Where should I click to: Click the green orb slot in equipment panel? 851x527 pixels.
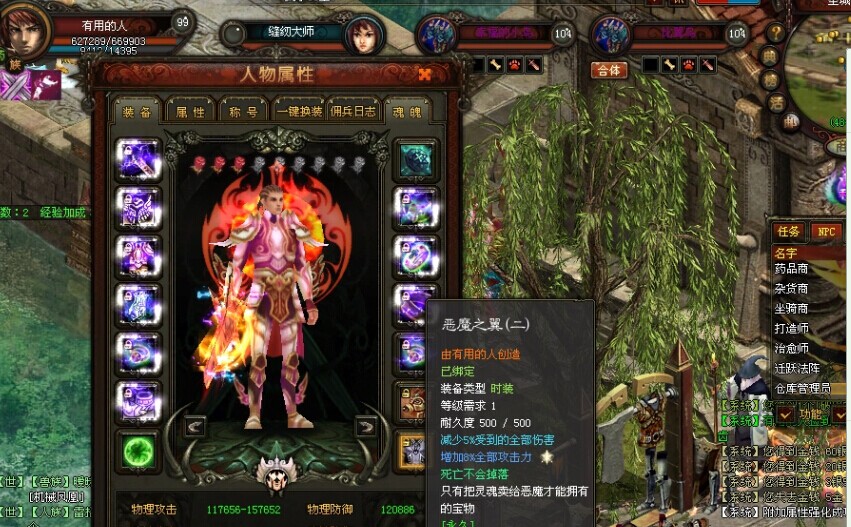pyautogui.click(x=138, y=451)
